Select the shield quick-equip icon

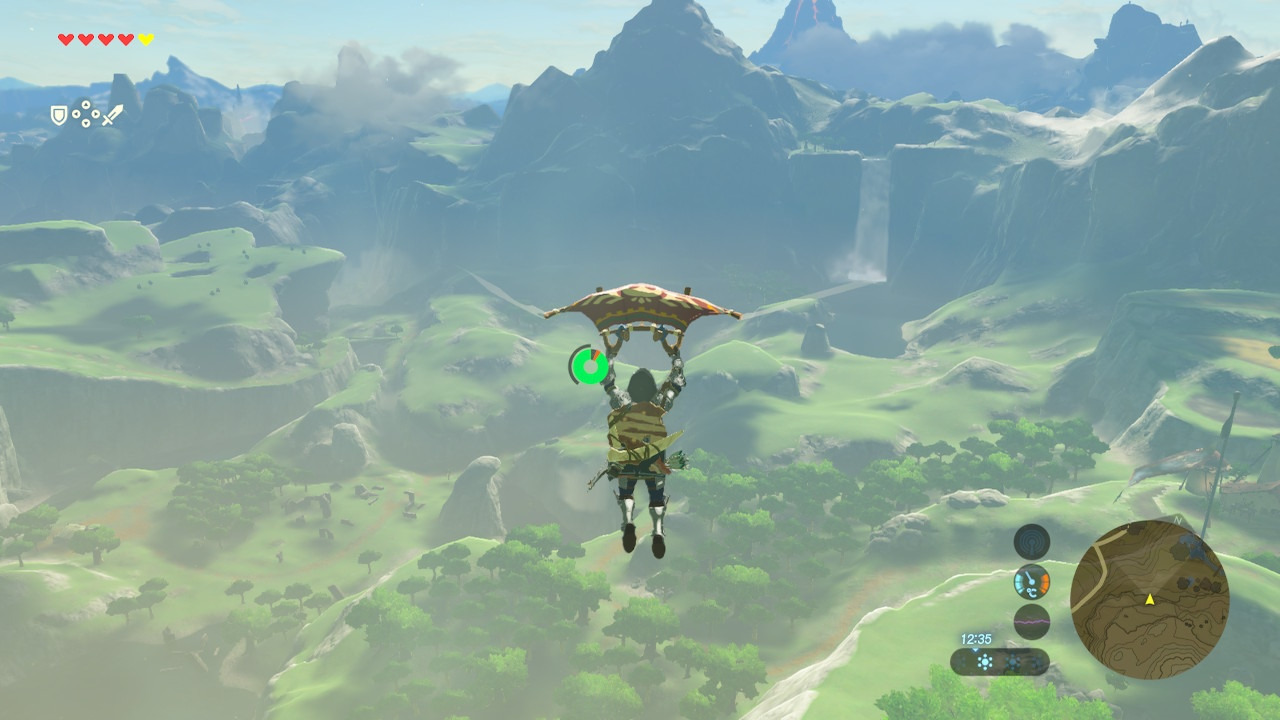59,116
